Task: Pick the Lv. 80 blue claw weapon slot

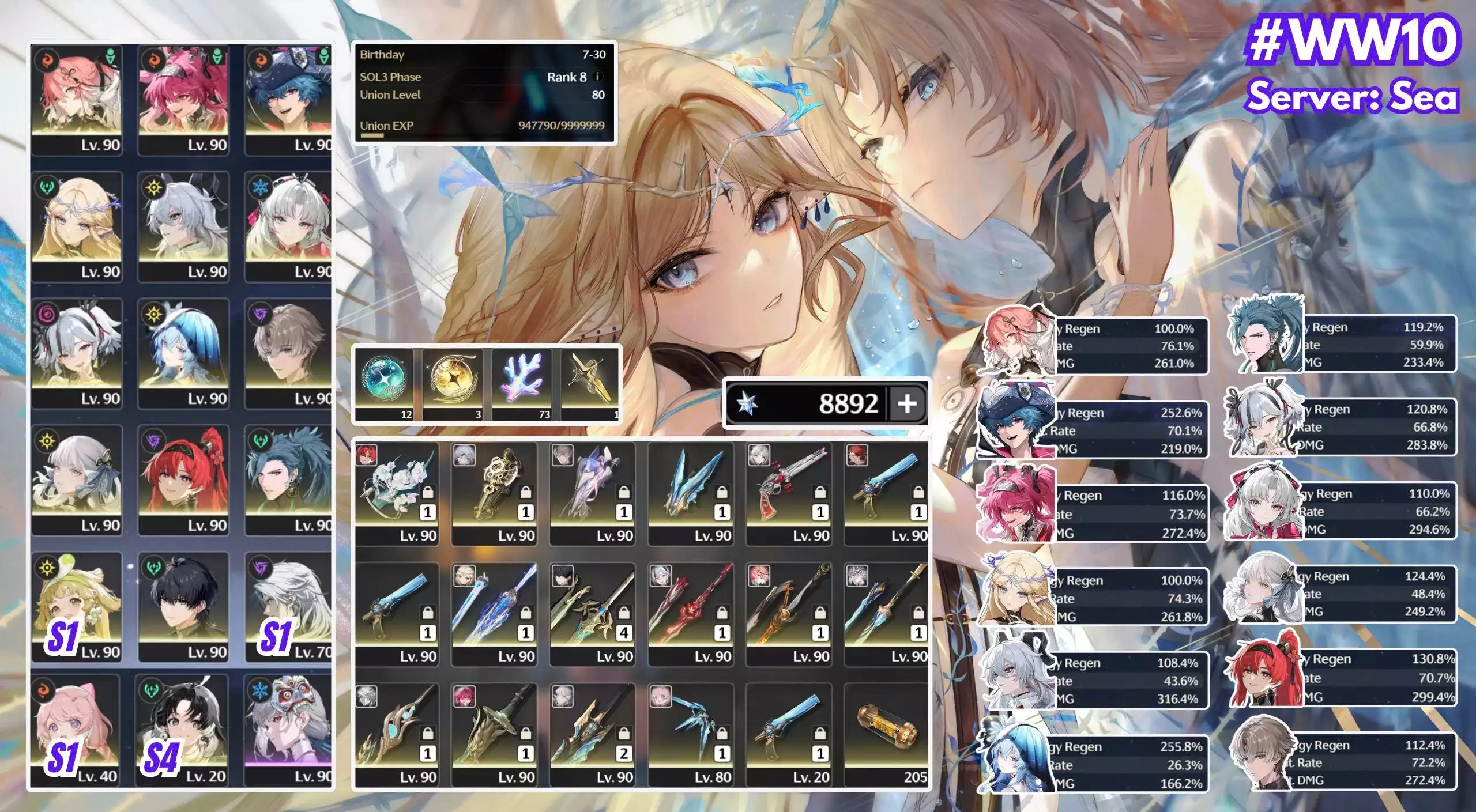Action: tap(691, 735)
